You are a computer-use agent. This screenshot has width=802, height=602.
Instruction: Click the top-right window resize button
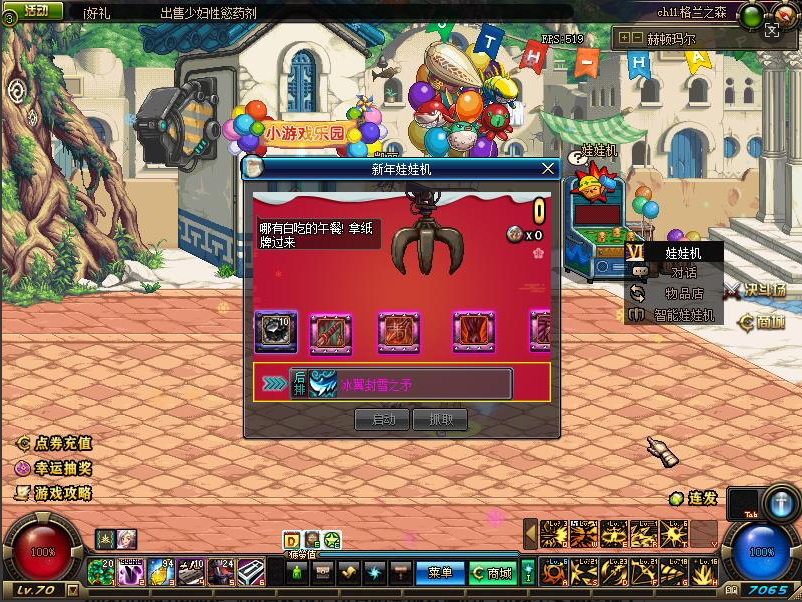point(771,31)
